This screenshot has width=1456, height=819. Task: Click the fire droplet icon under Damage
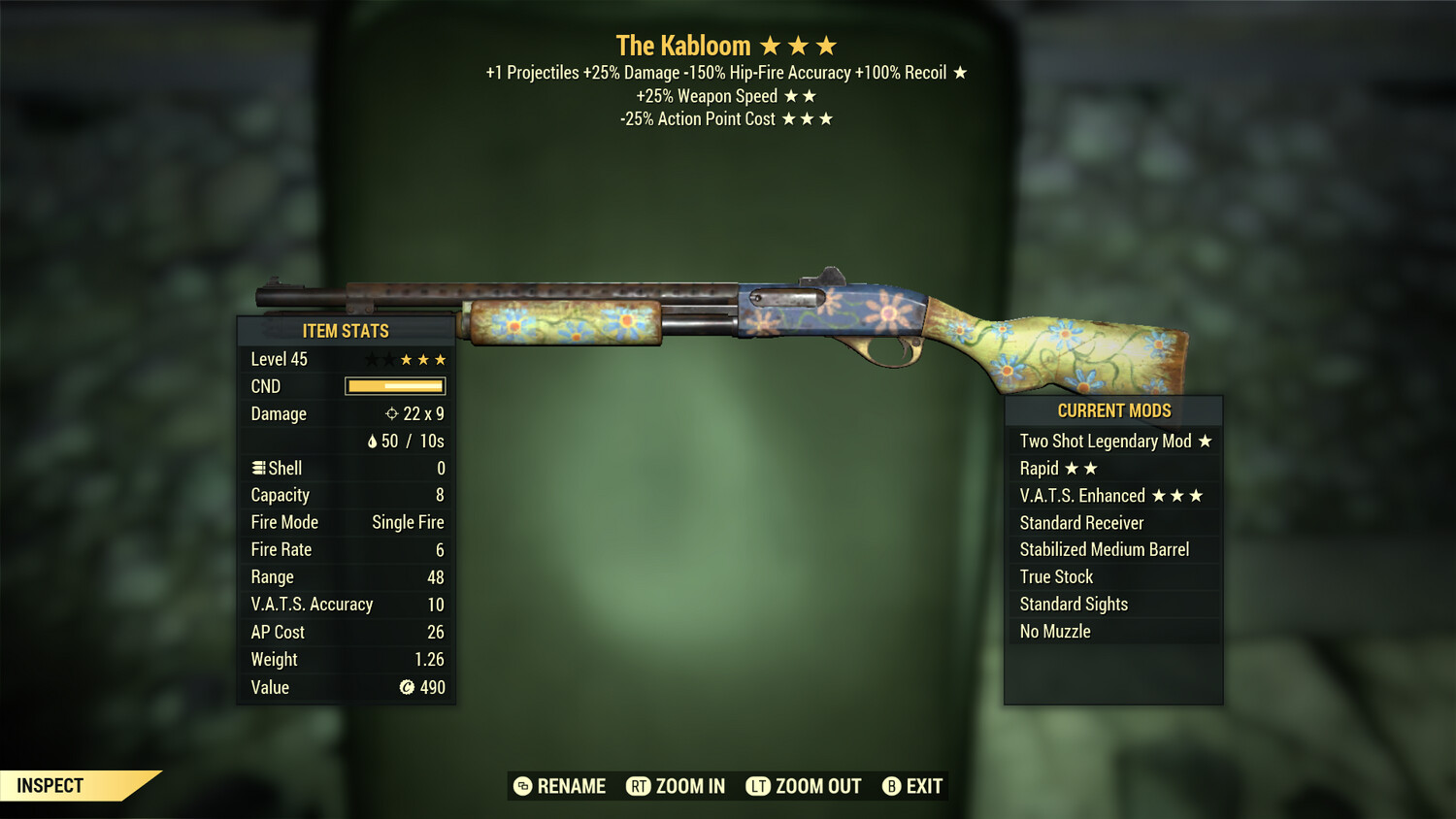(375, 441)
